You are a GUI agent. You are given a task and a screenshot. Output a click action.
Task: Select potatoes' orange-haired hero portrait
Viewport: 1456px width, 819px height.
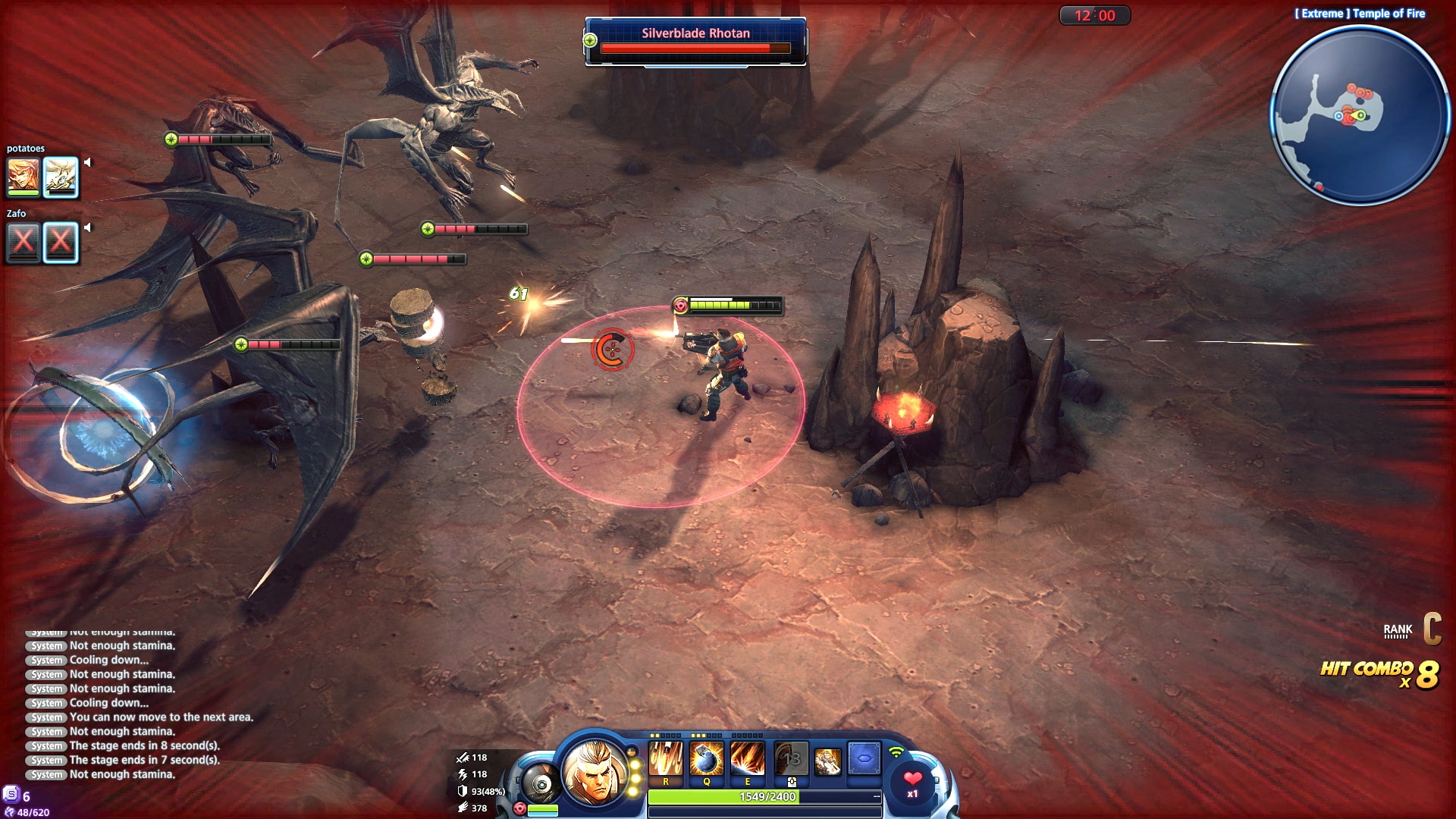(x=23, y=177)
